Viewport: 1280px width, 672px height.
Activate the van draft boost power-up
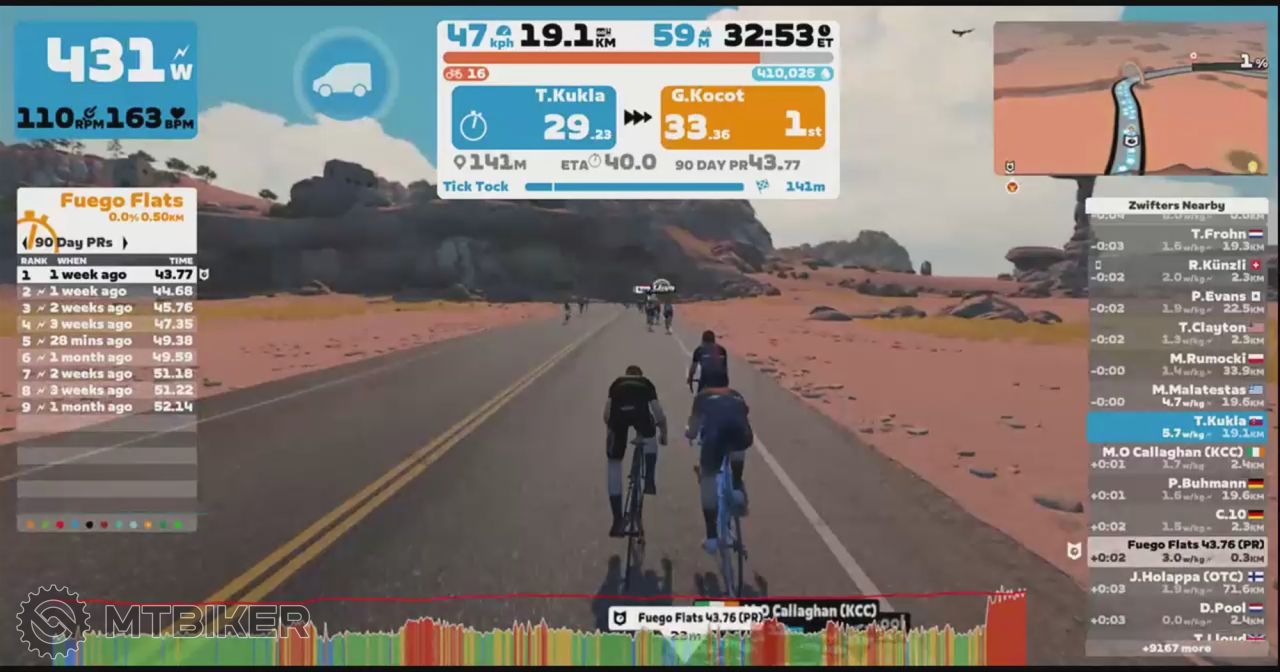tap(343, 79)
